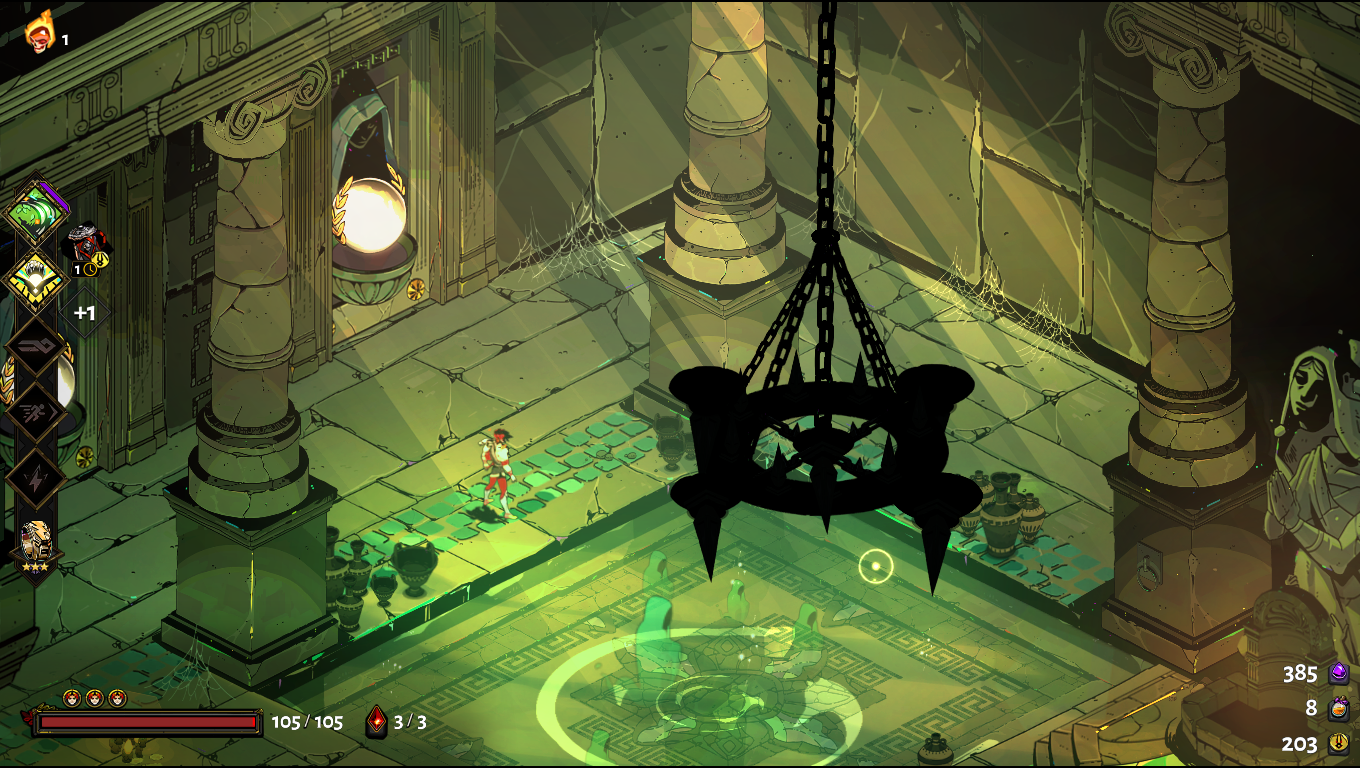
Task: Inspect the three-star keepsake icon
Action: pyautogui.click(x=36, y=545)
